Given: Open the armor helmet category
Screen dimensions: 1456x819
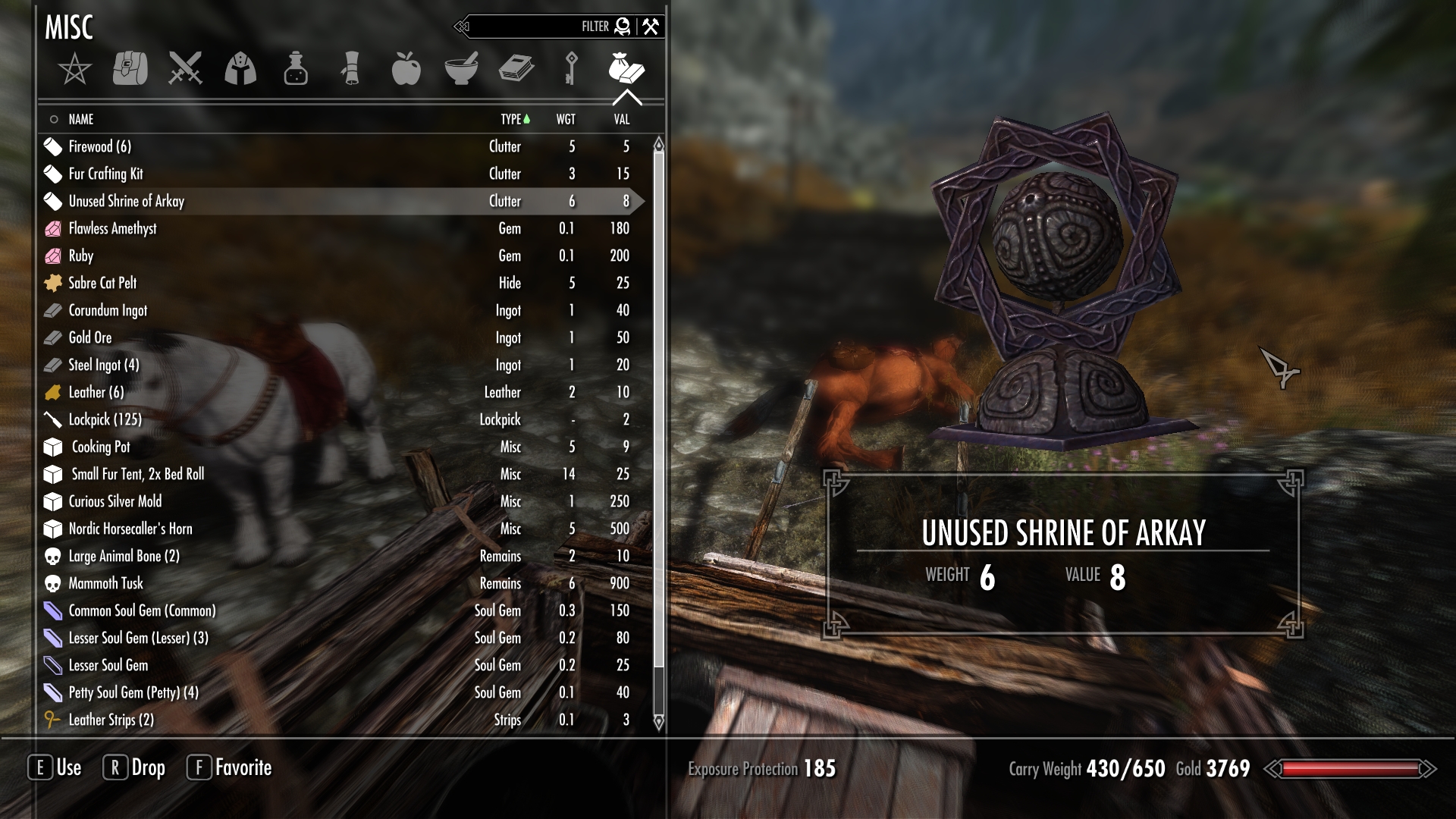Looking at the screenshot, I should [x=240, y=68].
